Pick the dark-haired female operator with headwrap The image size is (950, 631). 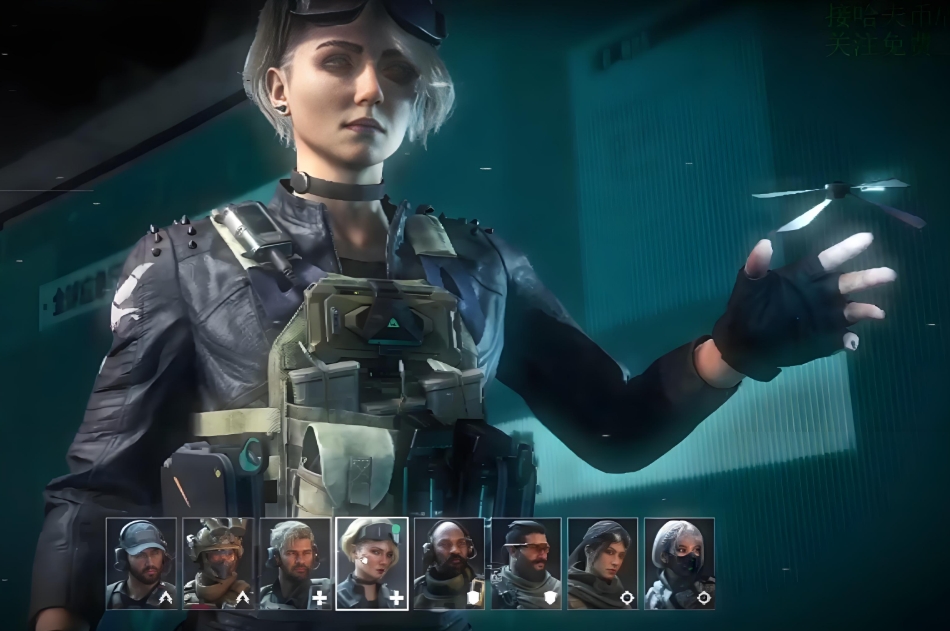coord(602,563)
